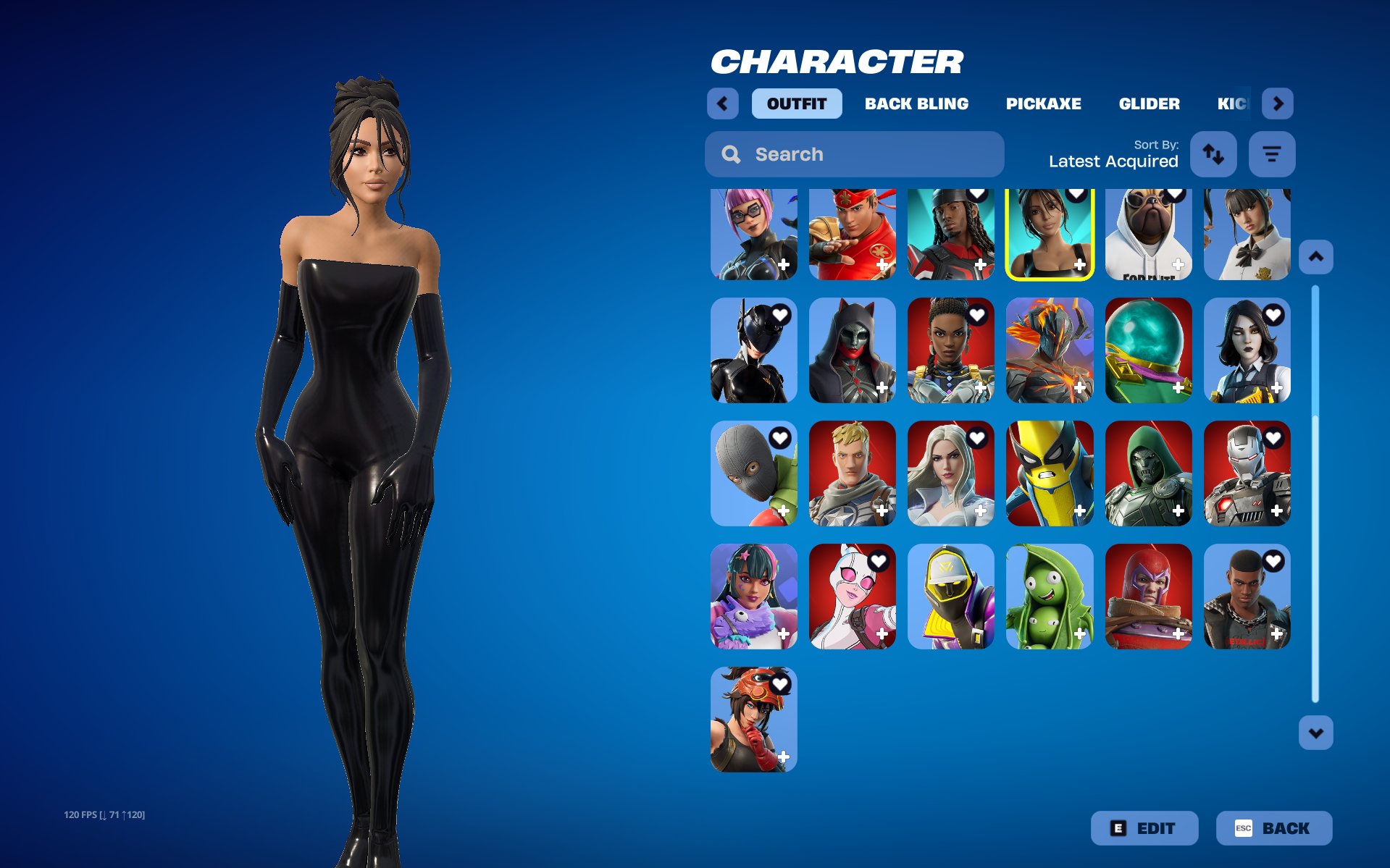Click the plus icon on the Wolverine outfit
The width and height of the screenshot is (1390, 868).
point(1080,512)
